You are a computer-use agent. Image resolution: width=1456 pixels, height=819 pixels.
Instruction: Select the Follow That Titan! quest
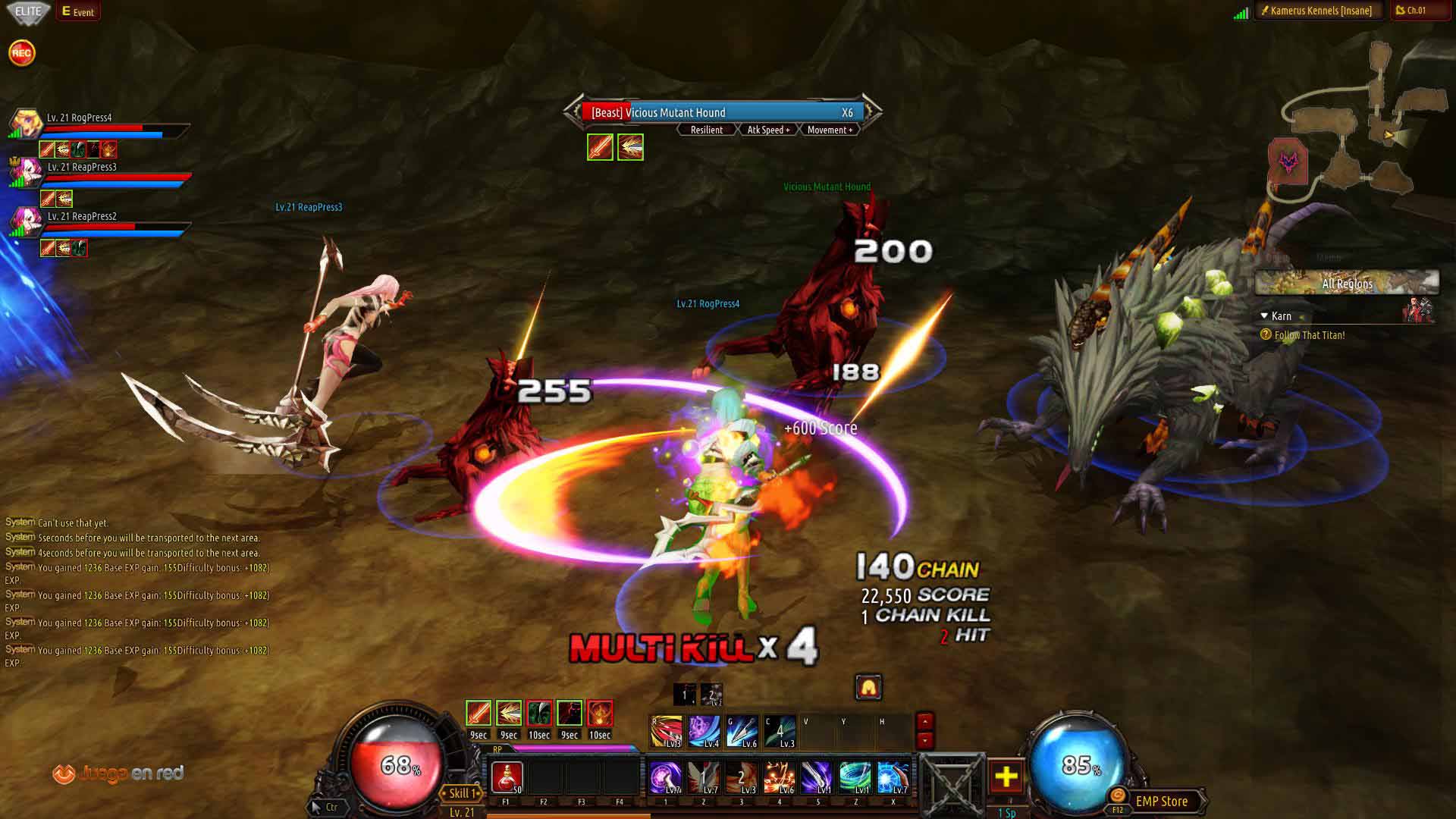point(1310,335)
